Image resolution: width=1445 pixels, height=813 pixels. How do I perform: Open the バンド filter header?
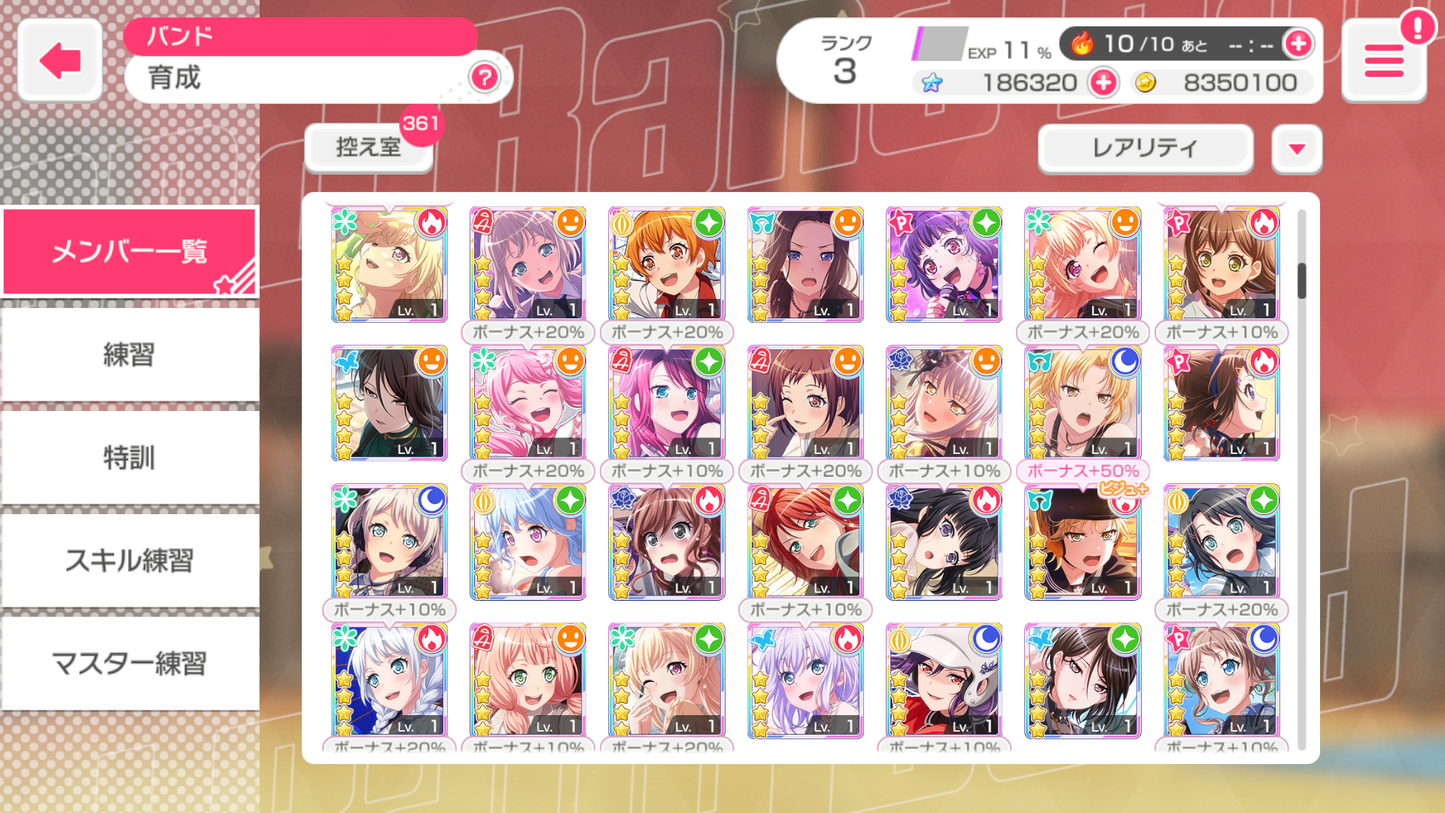300,36
